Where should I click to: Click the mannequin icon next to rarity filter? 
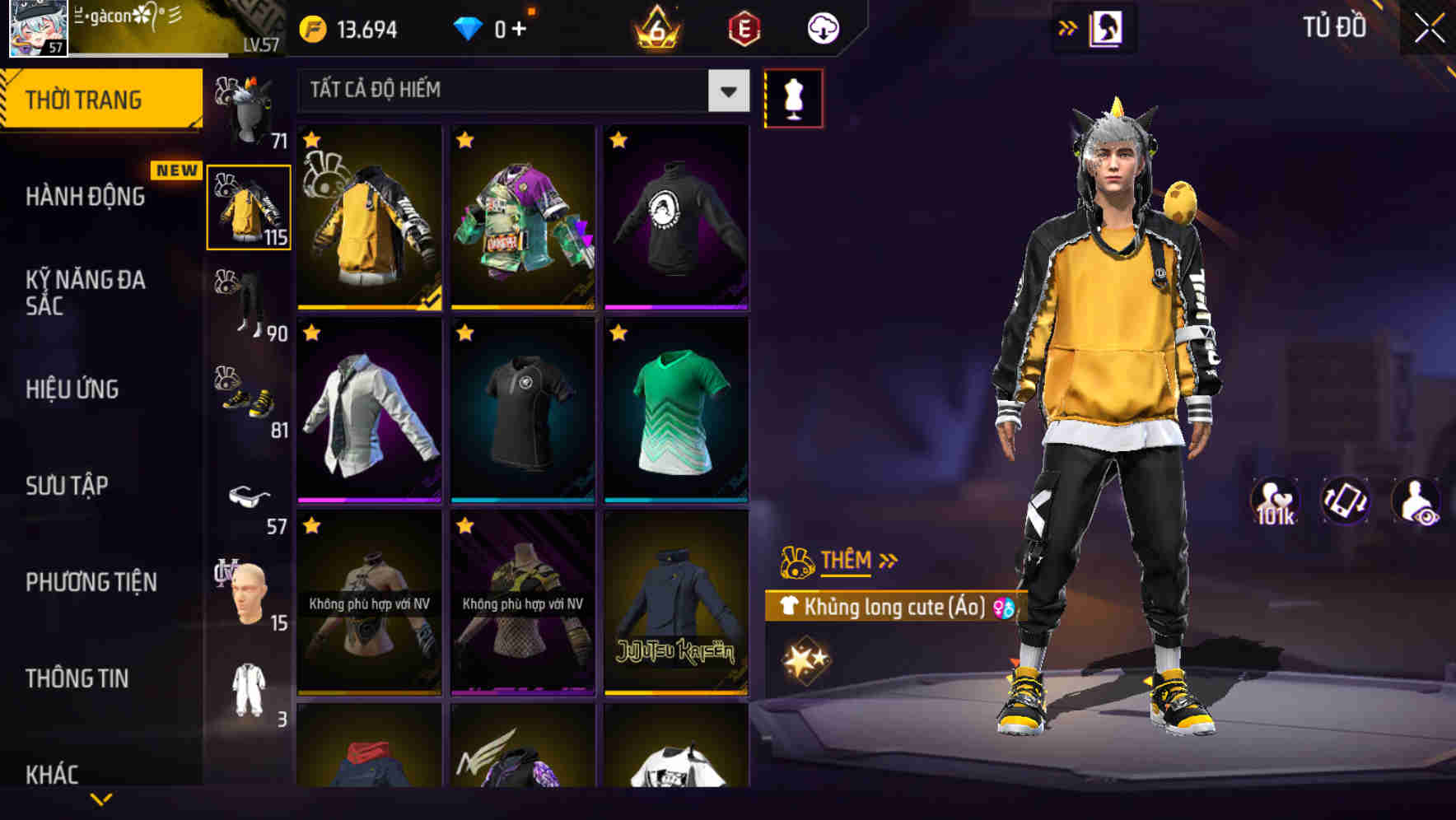795,96
